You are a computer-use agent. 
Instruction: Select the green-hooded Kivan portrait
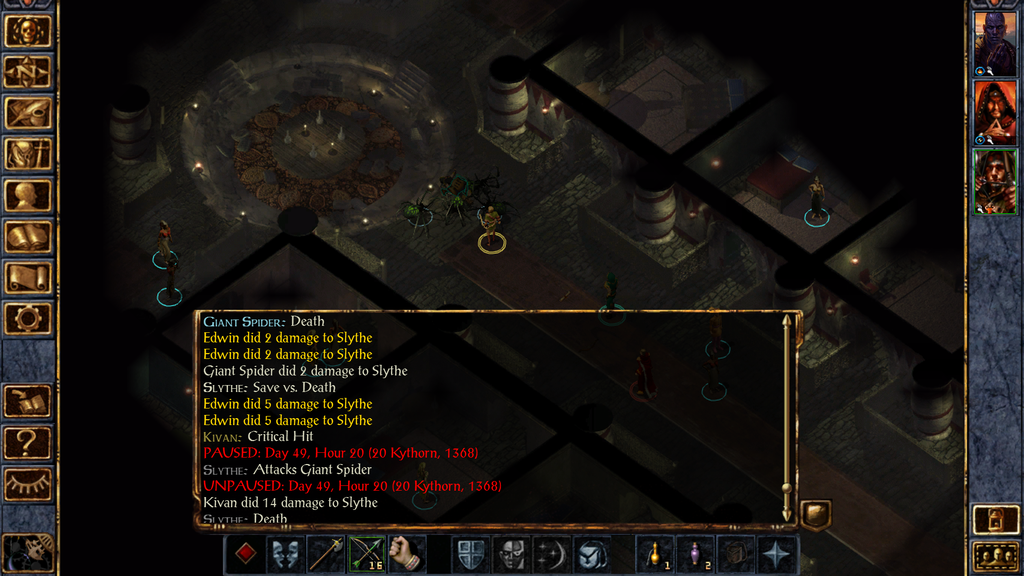pos(995,180)
